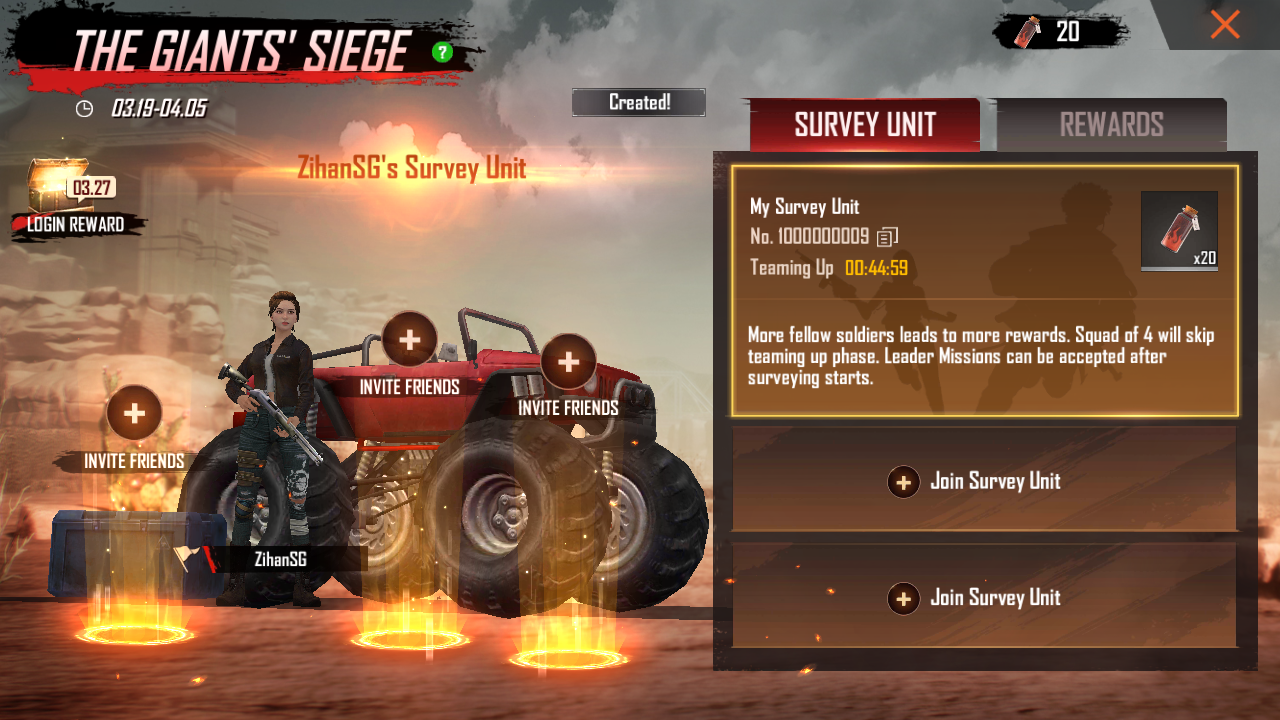Switch to the REWARDS tab
Screen dimensions: 1280x720
(1110, 124)
